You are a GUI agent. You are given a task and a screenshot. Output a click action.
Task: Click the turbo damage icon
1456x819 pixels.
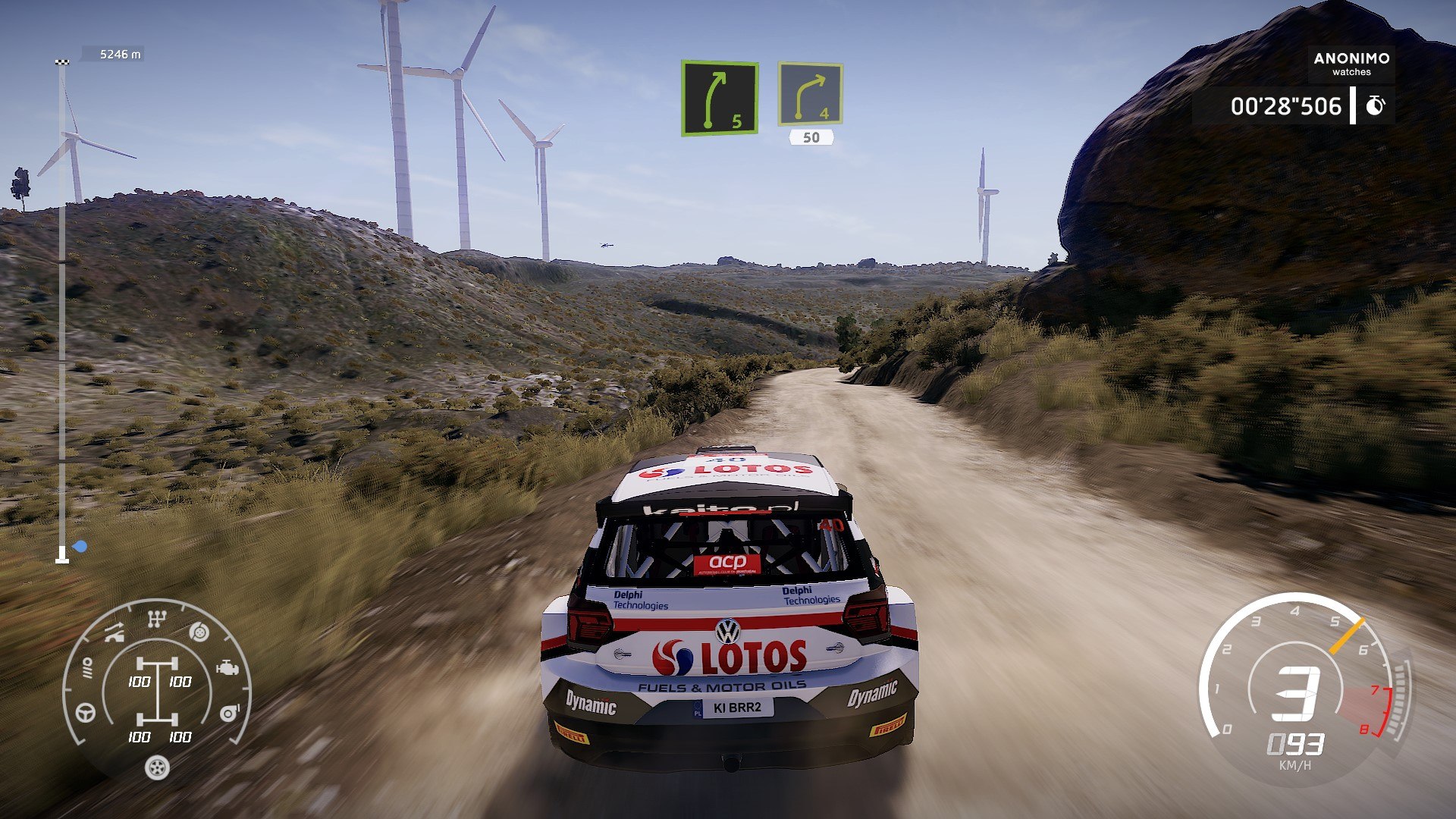pyautogui.click(x=229, y=713)
